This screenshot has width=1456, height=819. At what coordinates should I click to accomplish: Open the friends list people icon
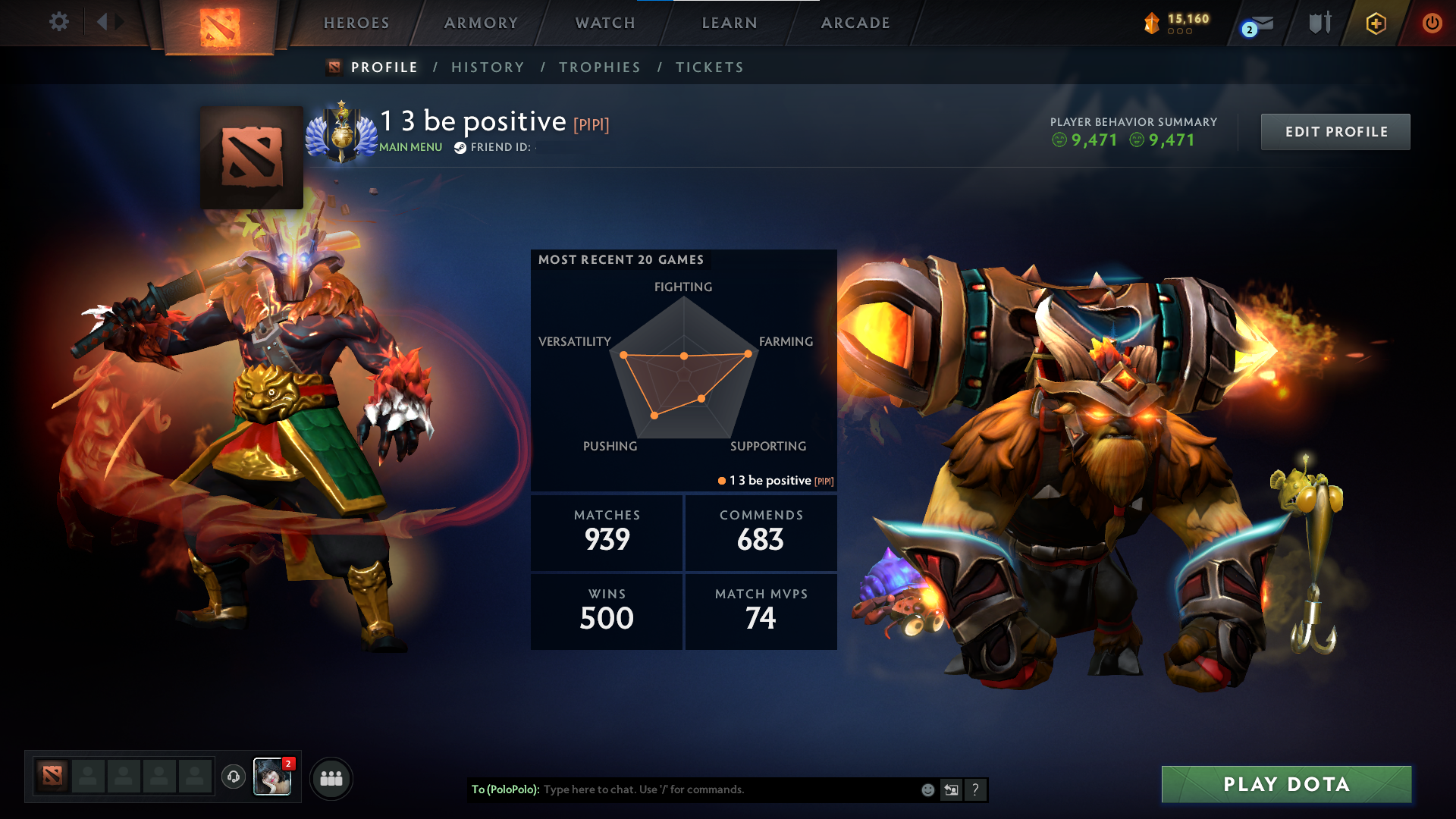pyautogui.click(x=331, y=777)
